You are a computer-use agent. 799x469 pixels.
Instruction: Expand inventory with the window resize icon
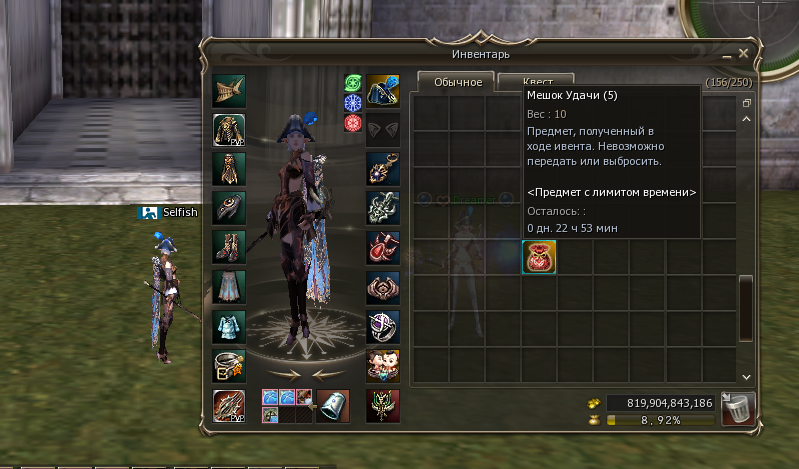[745, 103]
